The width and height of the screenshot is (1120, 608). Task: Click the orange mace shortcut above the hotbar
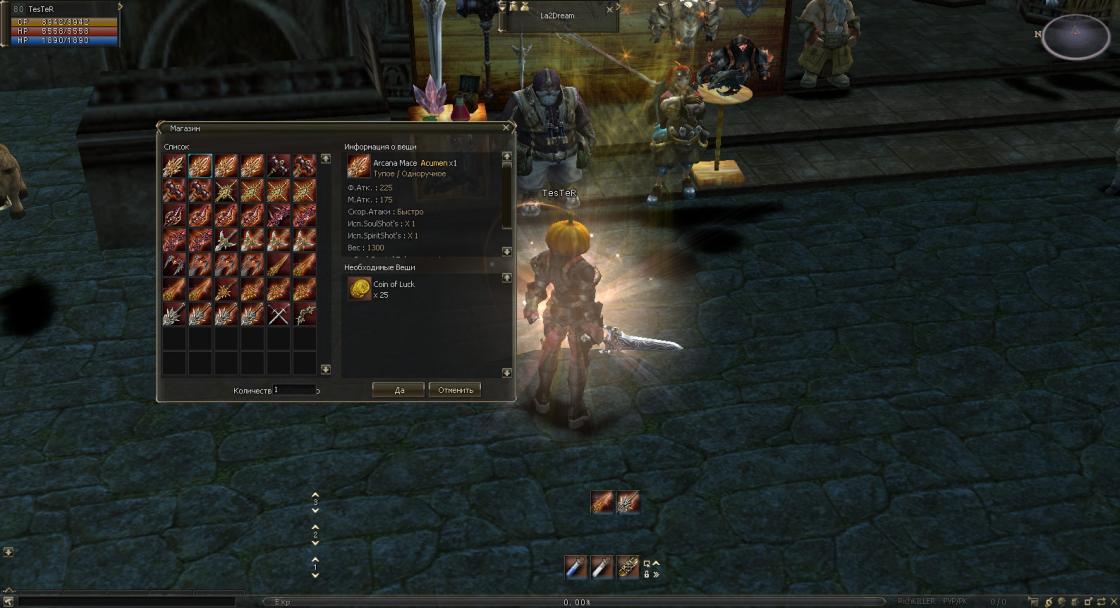tap(601, 502)
